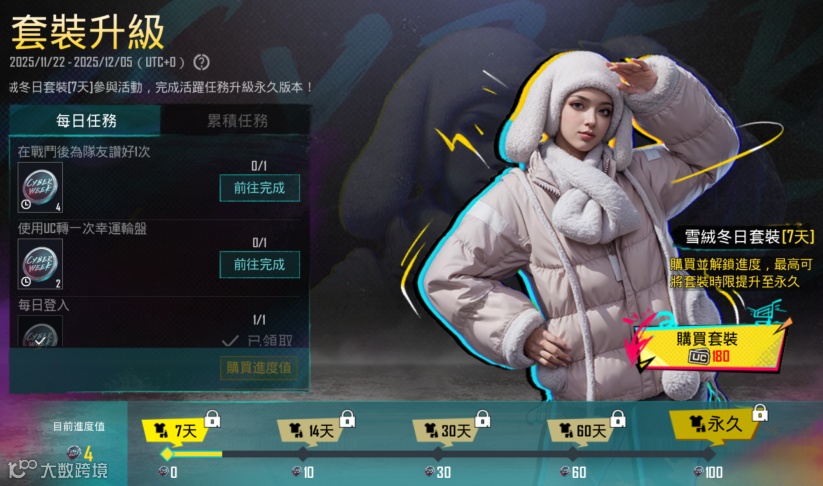Go complete the UC lucky spin mission
The width and height of the screenshot is (823, 486).
click(x=259, y=264)
